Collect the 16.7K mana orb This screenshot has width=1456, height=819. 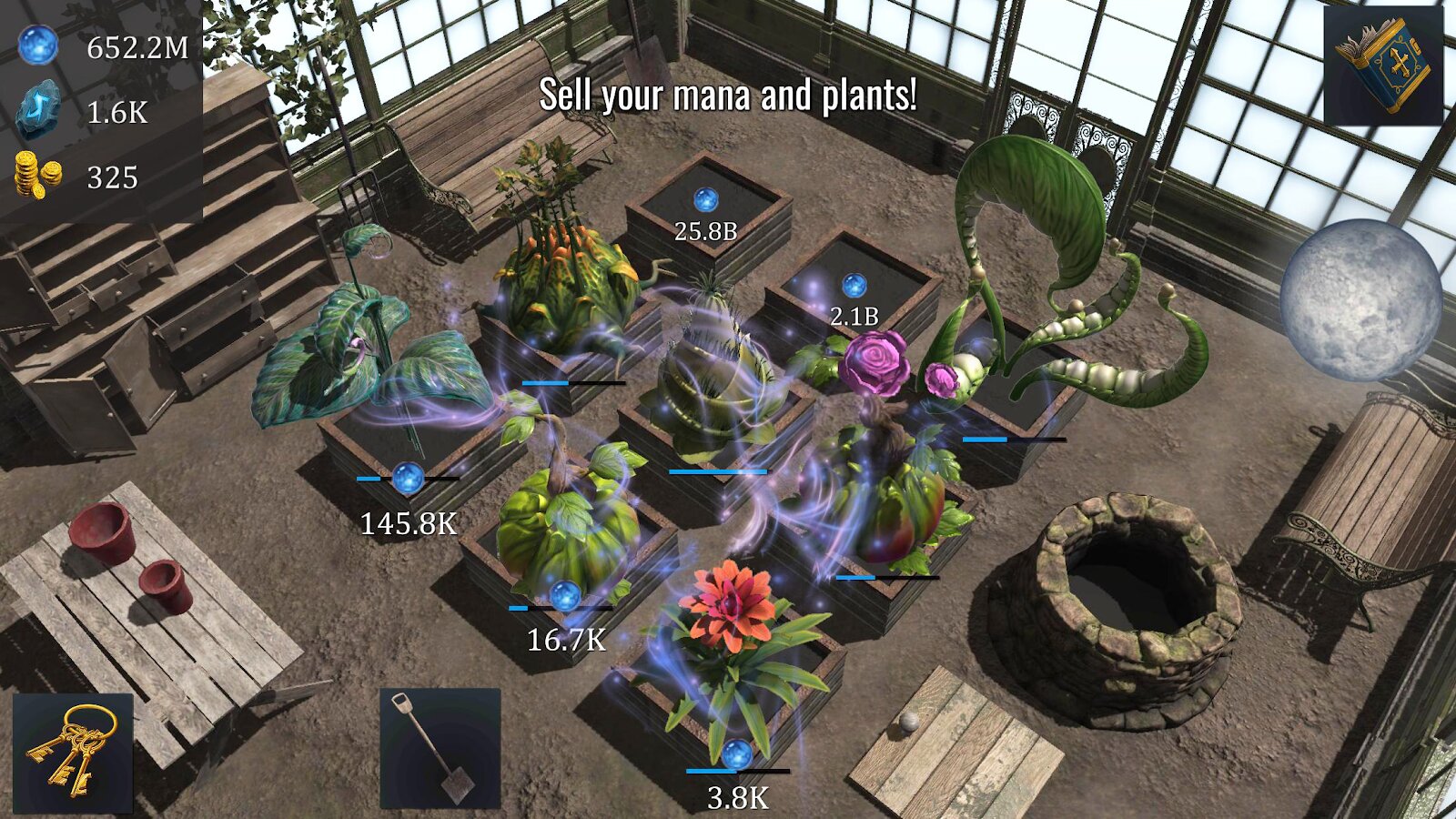pos(565,596)
